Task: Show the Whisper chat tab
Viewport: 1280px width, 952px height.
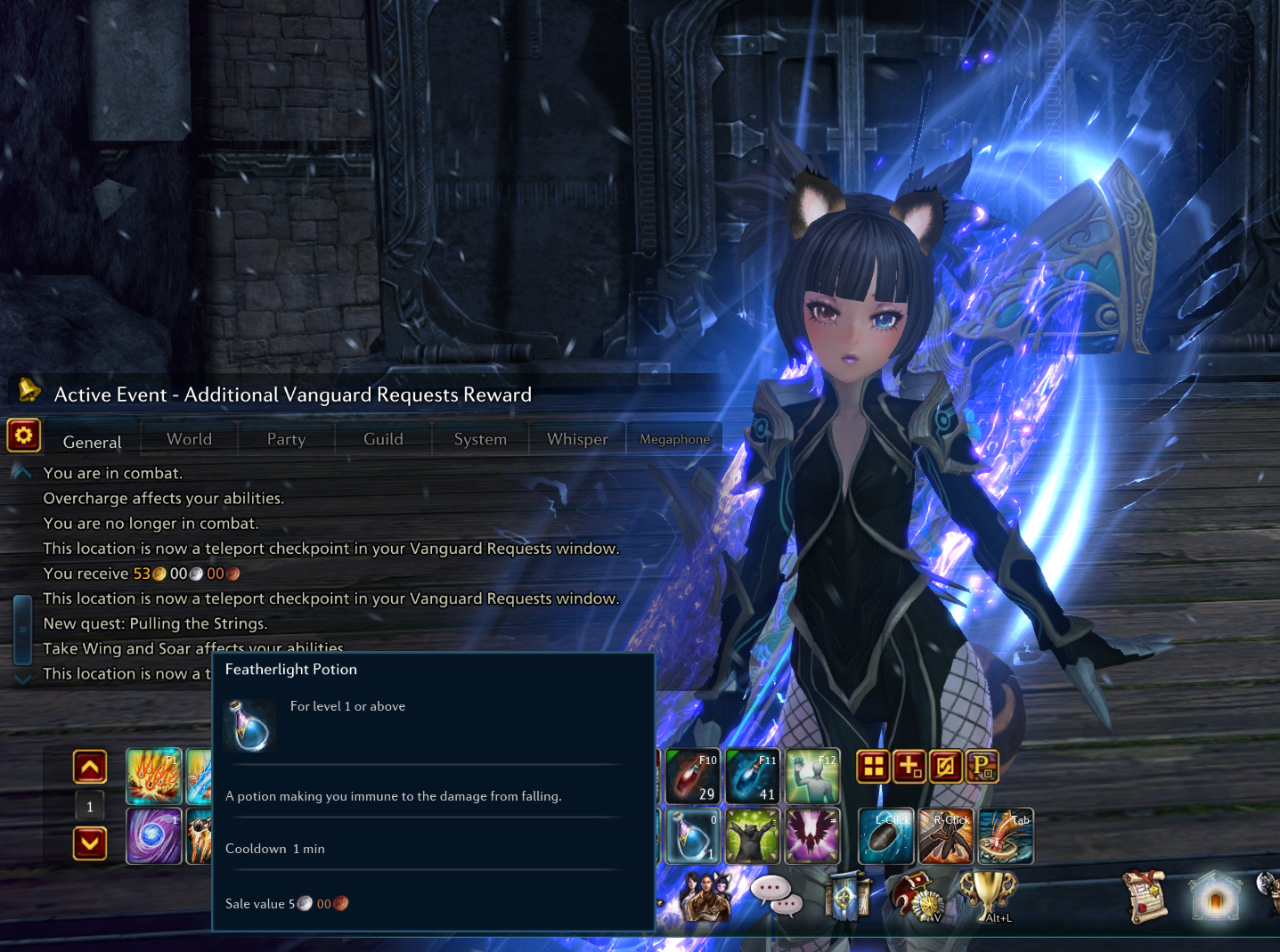Action: tap(577, 439)
